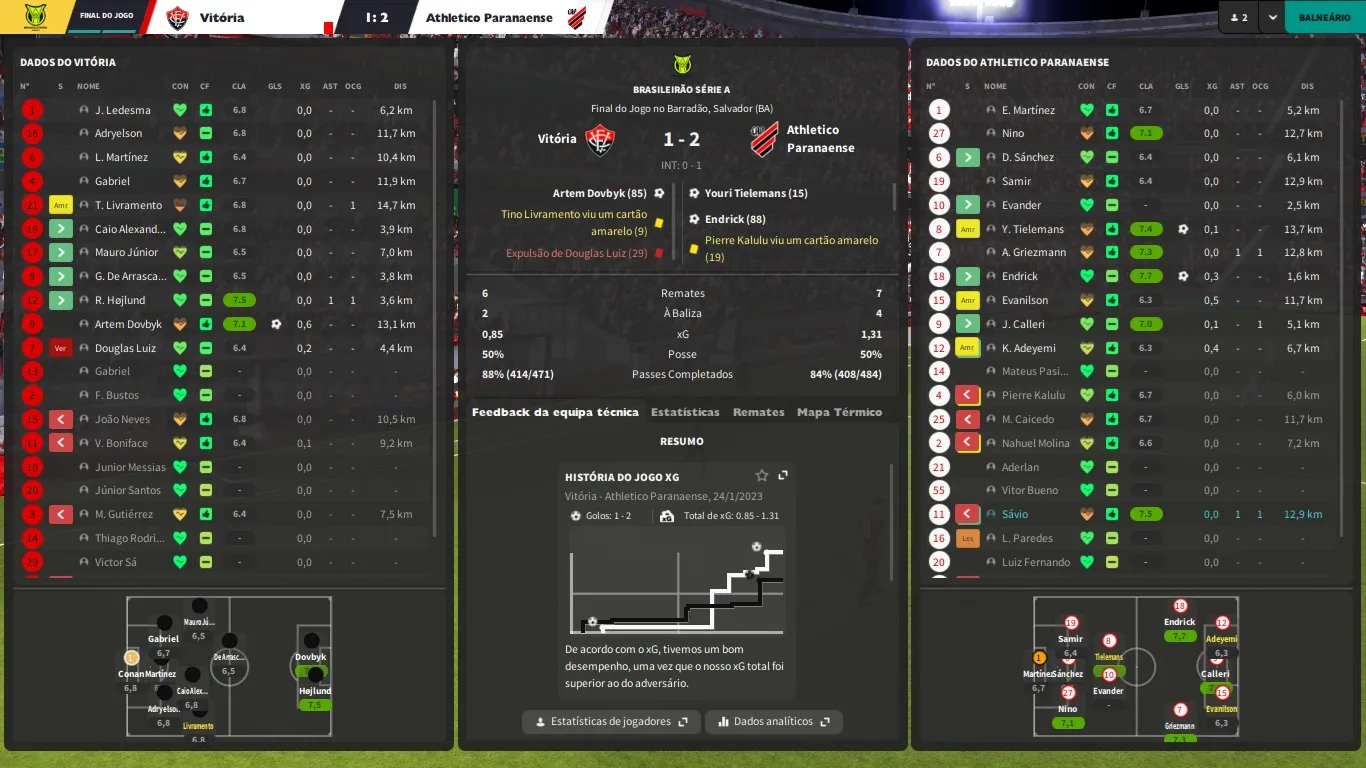The image size is (1366, 768).
Task: Switch to the Estatísticas tab
Action: click(685, 412)
